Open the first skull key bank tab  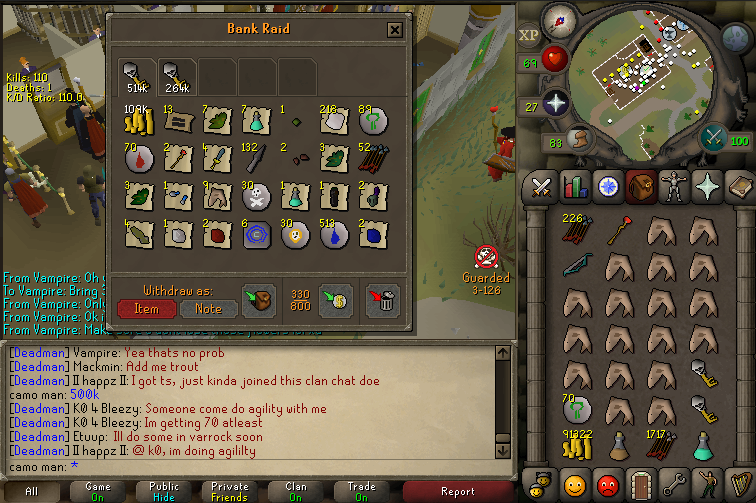(136, 74)
